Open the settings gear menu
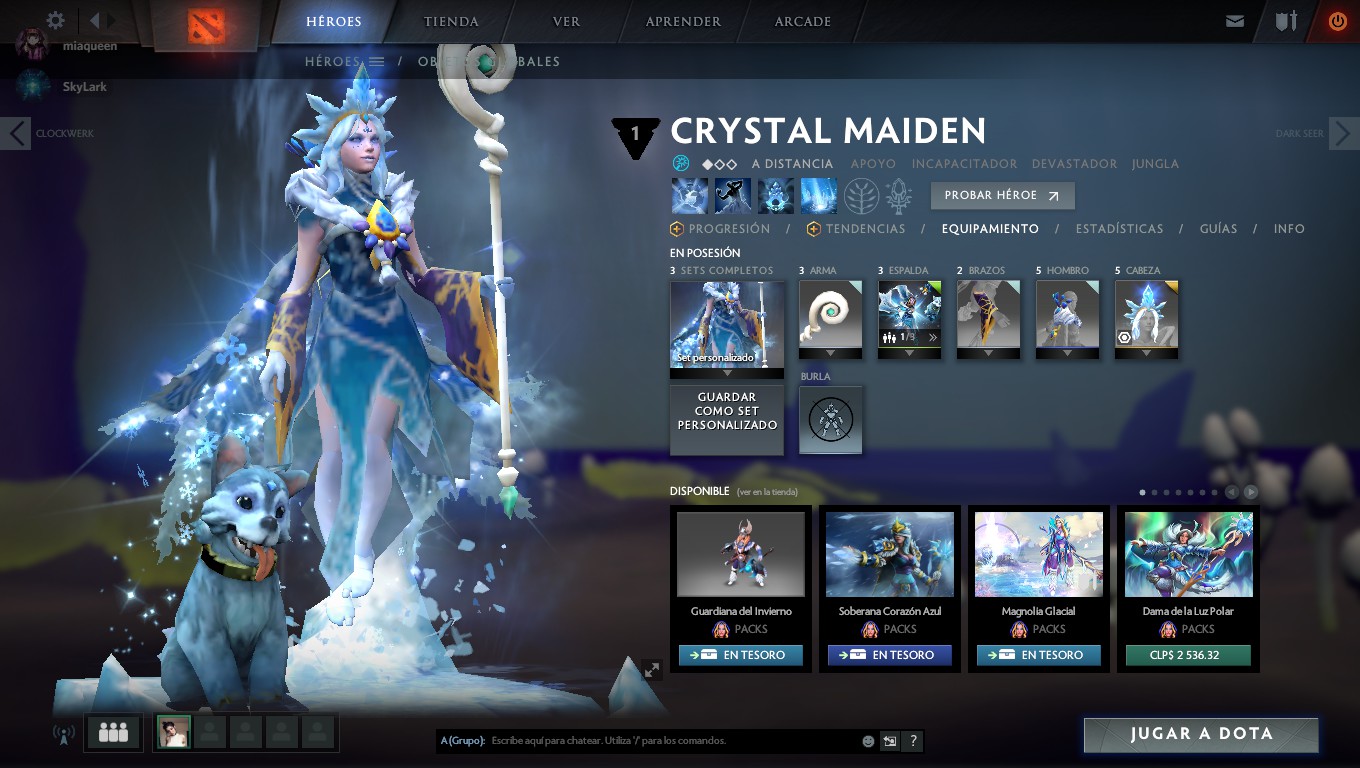 56,20
